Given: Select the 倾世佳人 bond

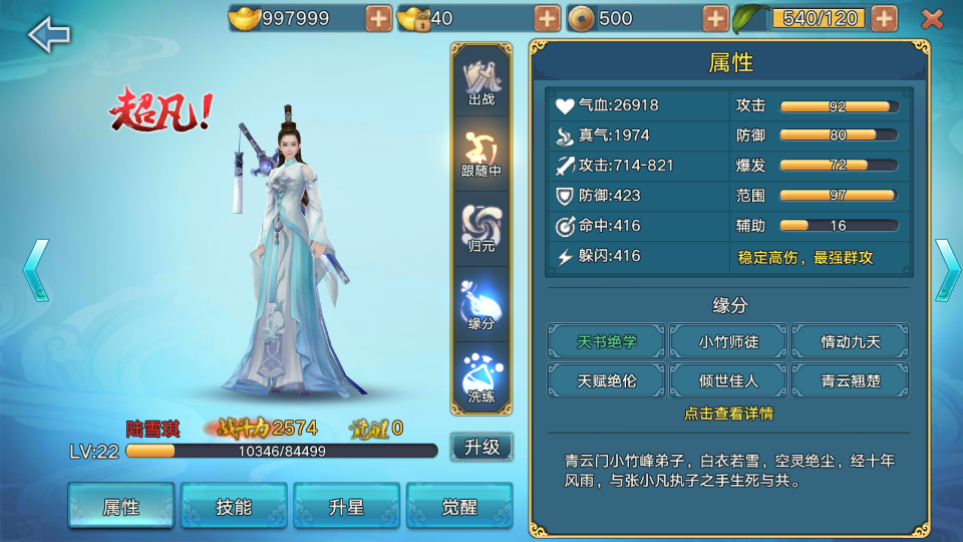Looking at the screenshot, I should (x=728, y=380).
